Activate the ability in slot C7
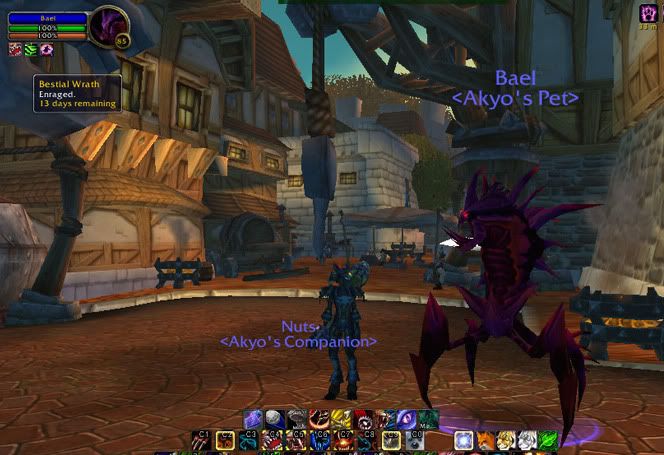Screen dimensions: 664x455 pos(344,439)
